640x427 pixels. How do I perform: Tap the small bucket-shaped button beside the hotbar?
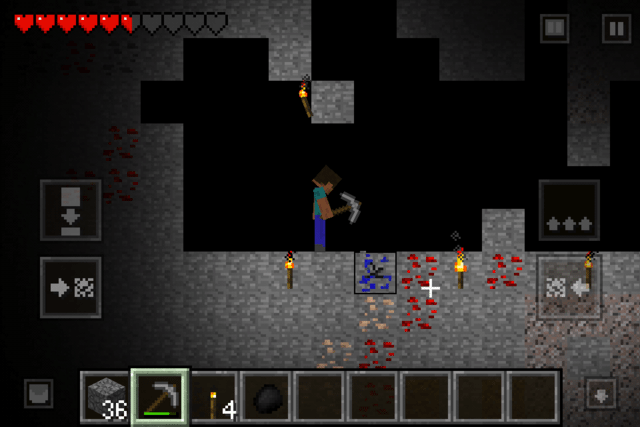coord(38,392)
